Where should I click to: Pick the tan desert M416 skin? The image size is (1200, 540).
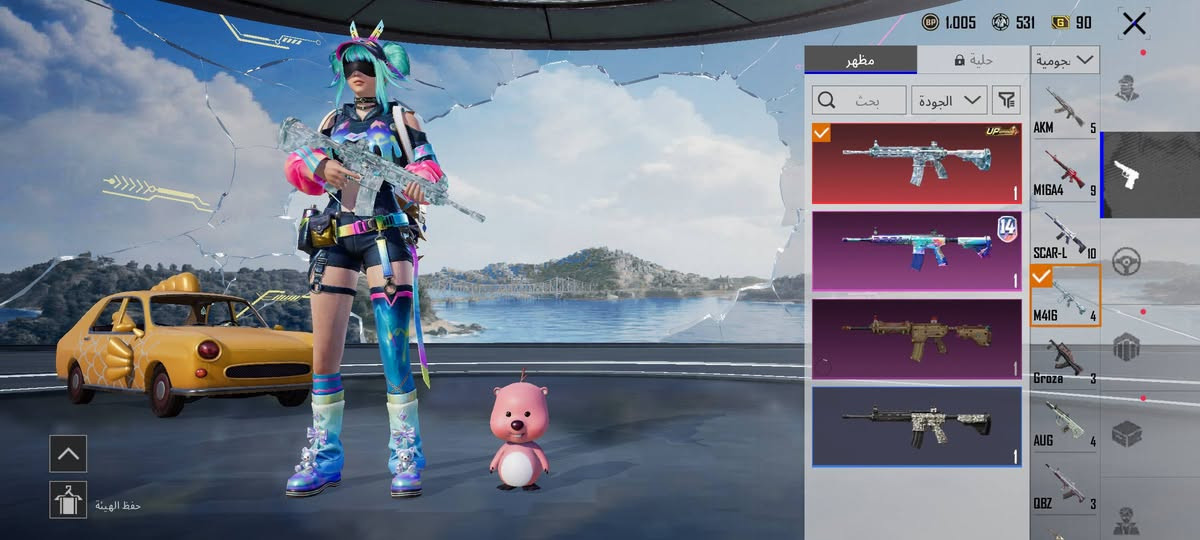coord(916,339)
